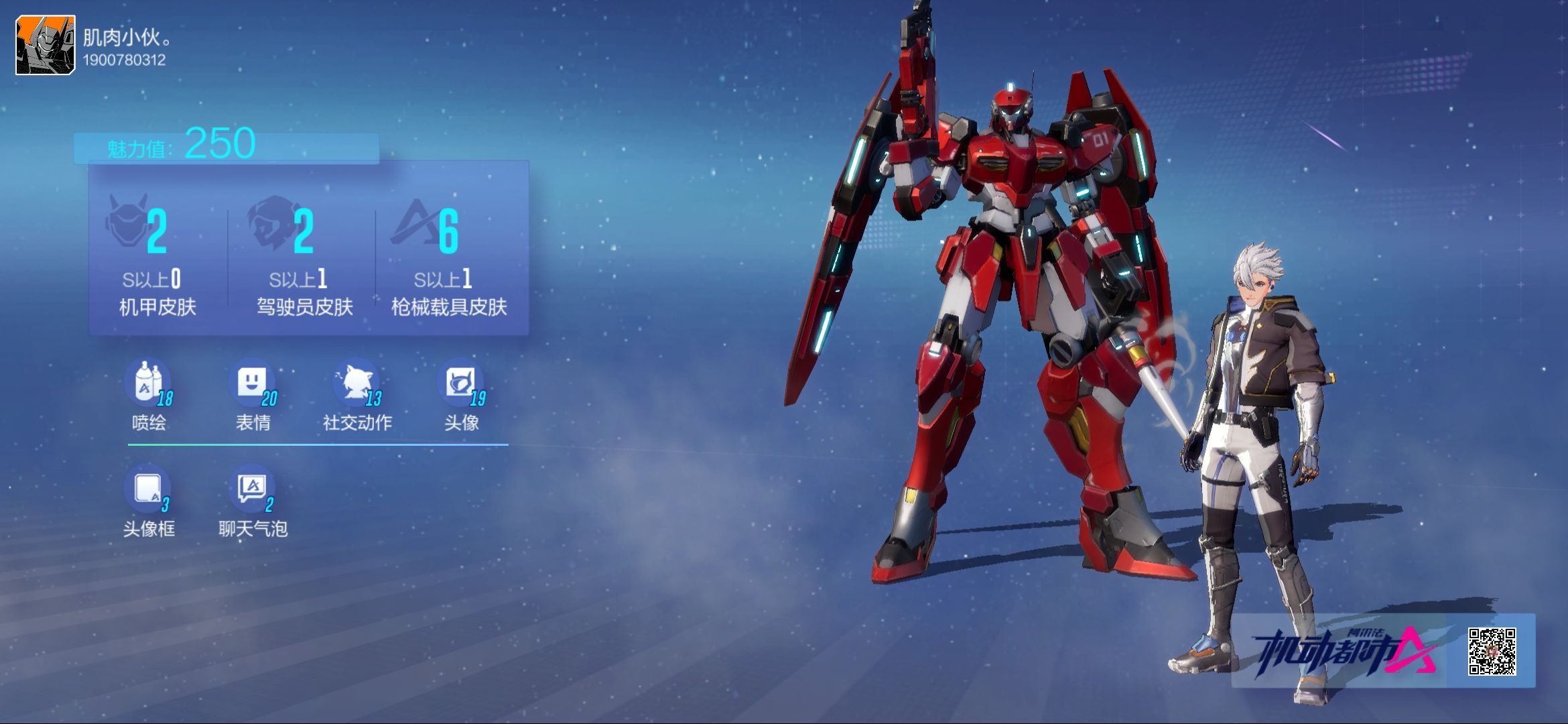Choose the social actions (社交动作) icon
This screenshot has width=1568, height=724.
356,384
